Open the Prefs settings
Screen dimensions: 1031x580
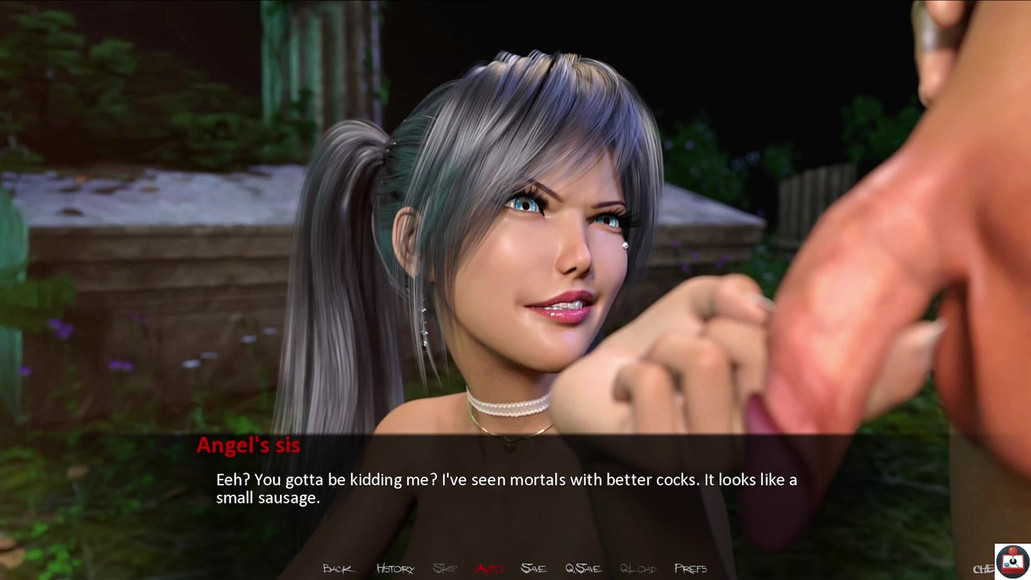690,569
